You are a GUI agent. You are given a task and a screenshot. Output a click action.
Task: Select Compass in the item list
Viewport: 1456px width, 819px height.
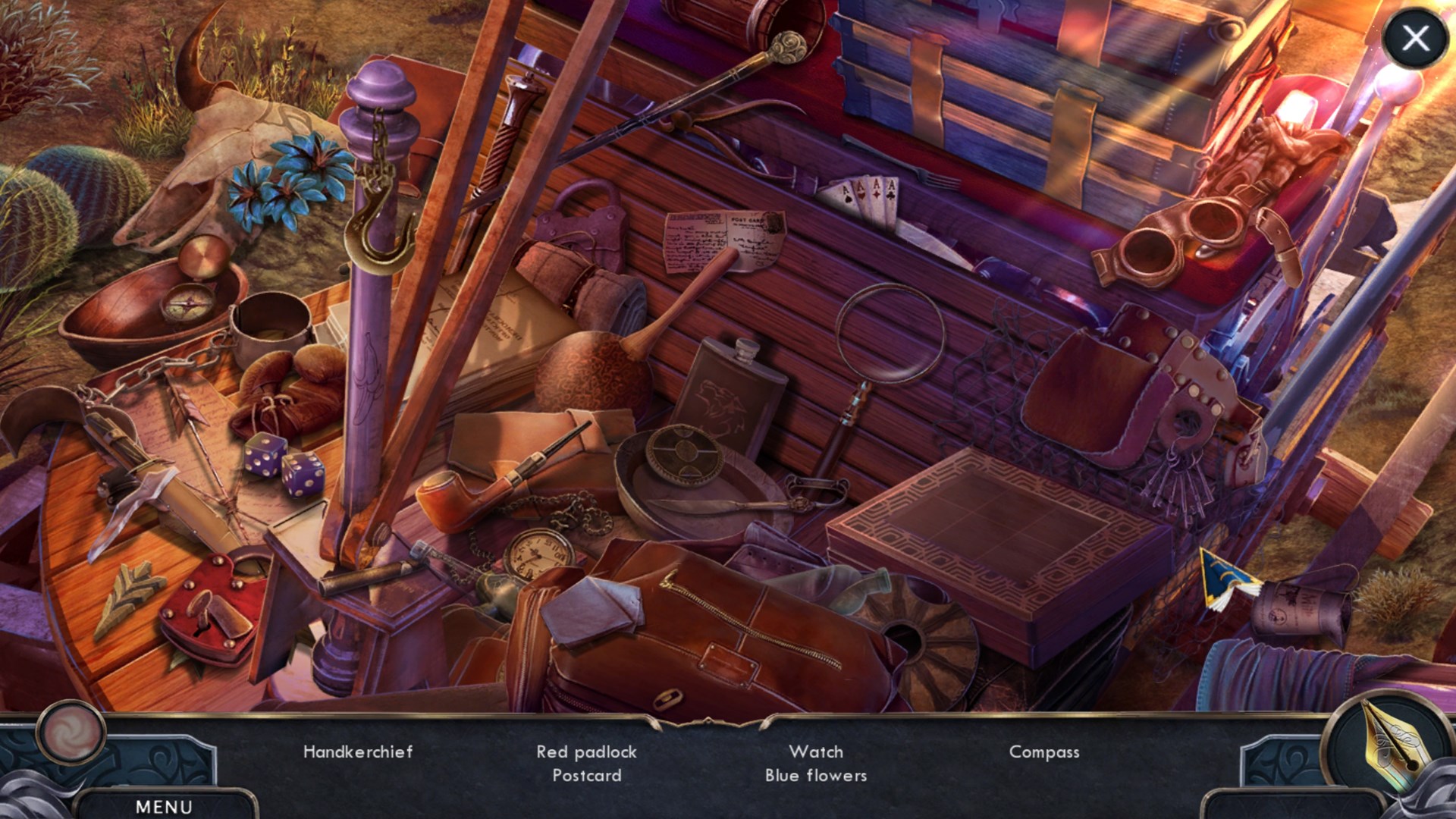[1043, 752]
